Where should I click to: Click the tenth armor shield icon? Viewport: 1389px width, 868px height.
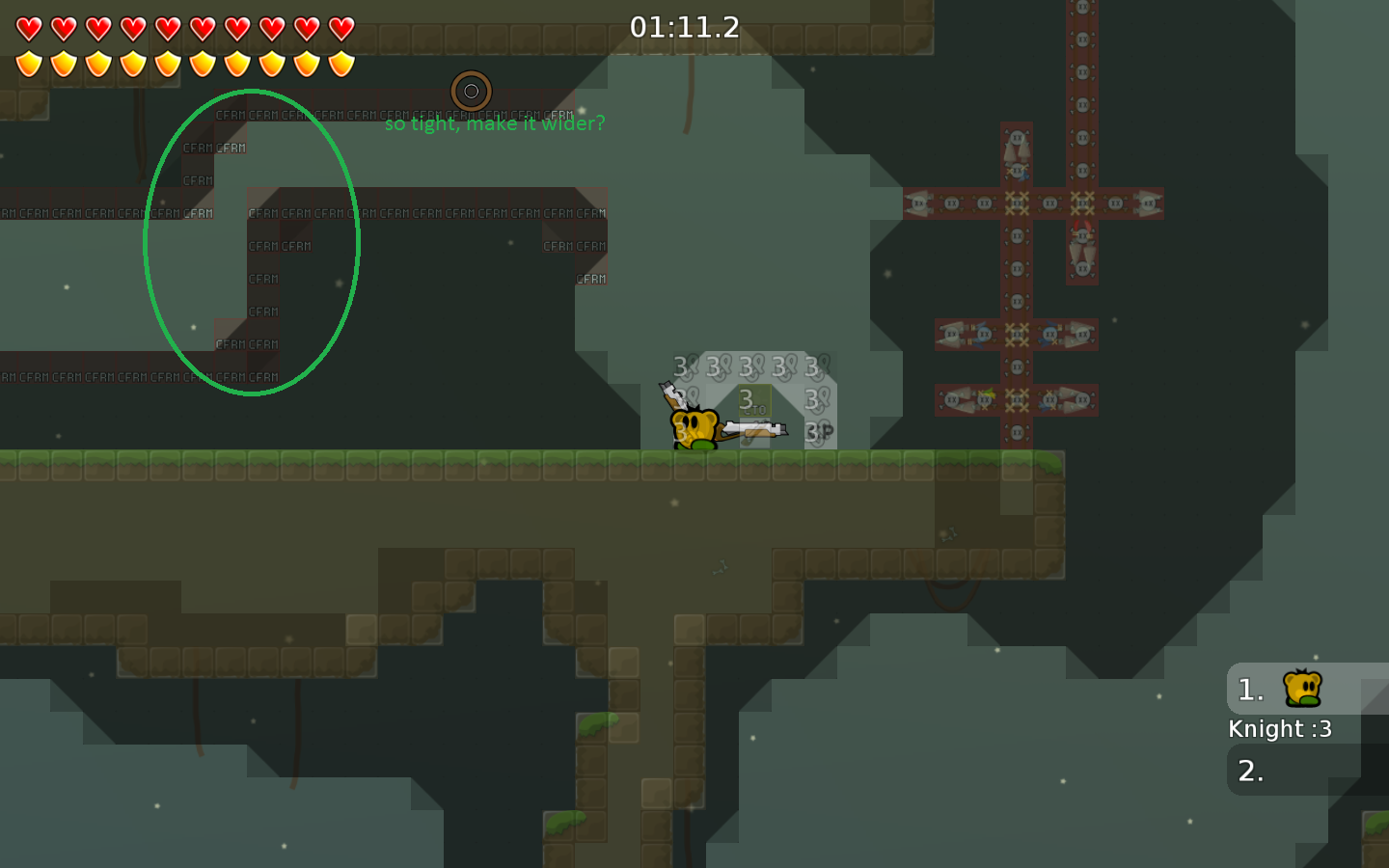coord(340,63)
